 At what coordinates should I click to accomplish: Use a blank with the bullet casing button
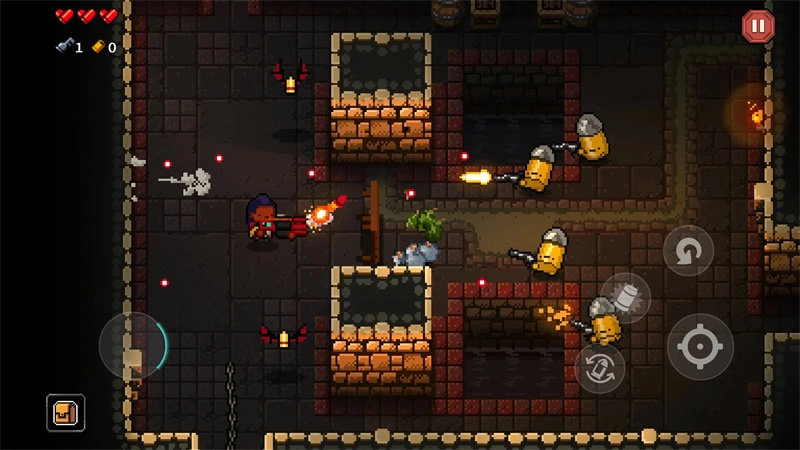(626, 297)
